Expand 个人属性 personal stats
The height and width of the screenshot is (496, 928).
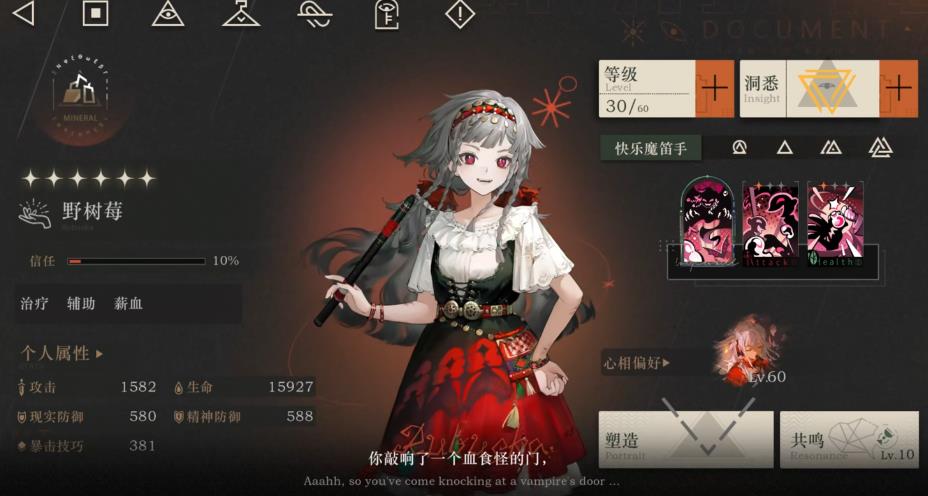point(62,353)
